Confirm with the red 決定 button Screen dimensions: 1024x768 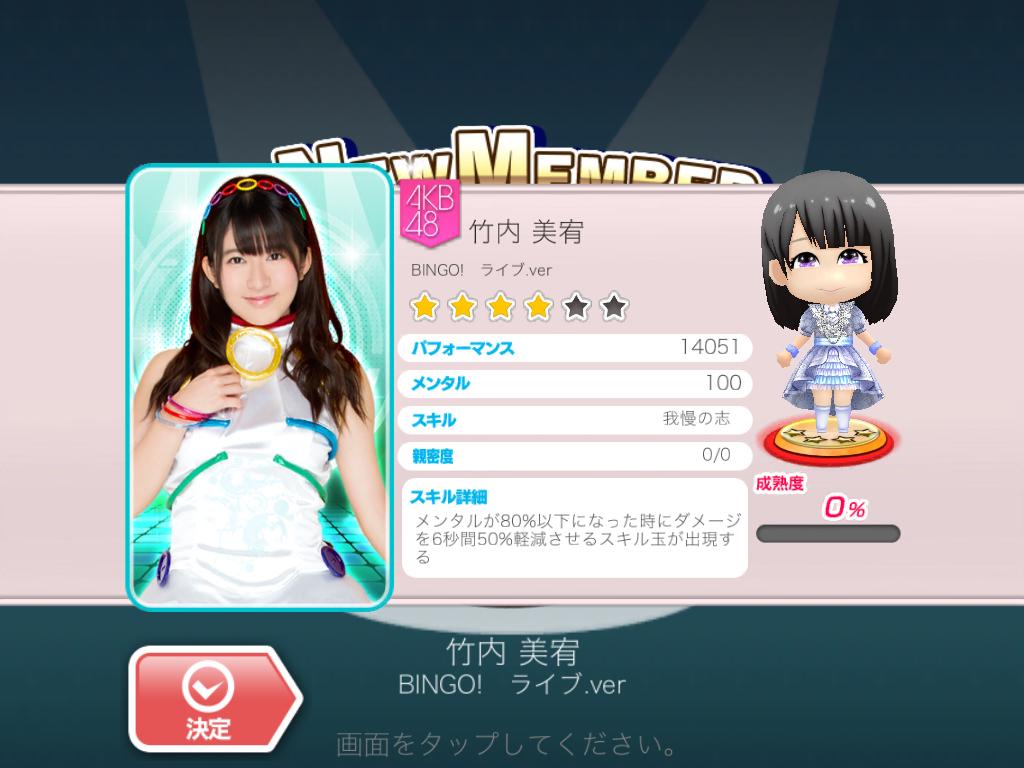tap(210, 698)
